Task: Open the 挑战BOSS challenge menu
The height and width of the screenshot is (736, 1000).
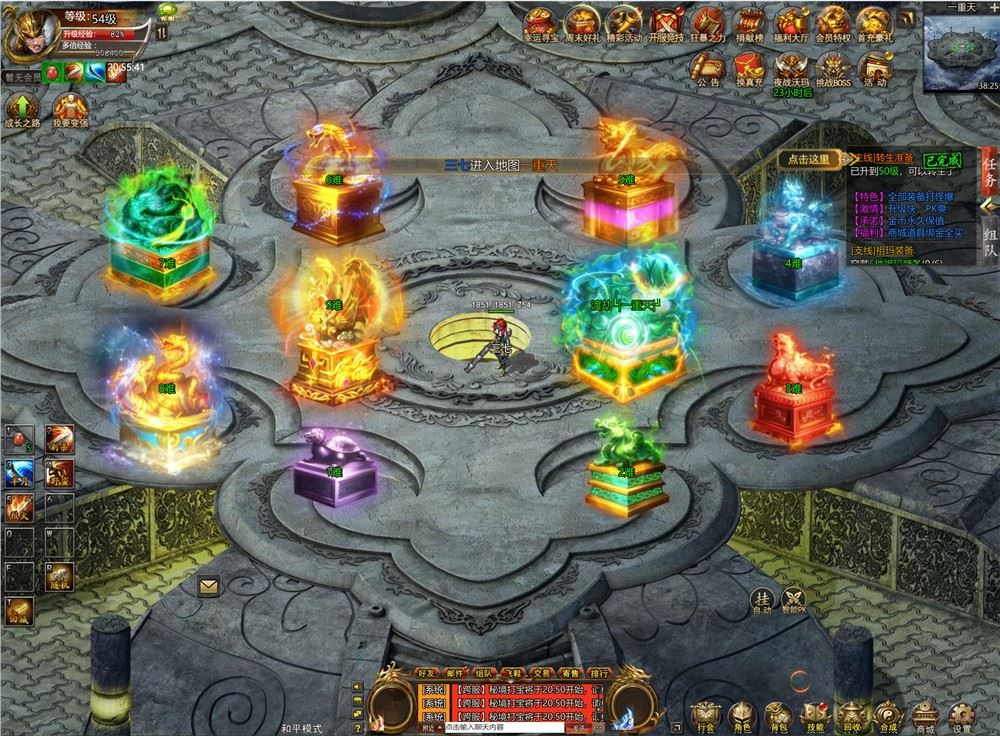Action: (833, 67)
